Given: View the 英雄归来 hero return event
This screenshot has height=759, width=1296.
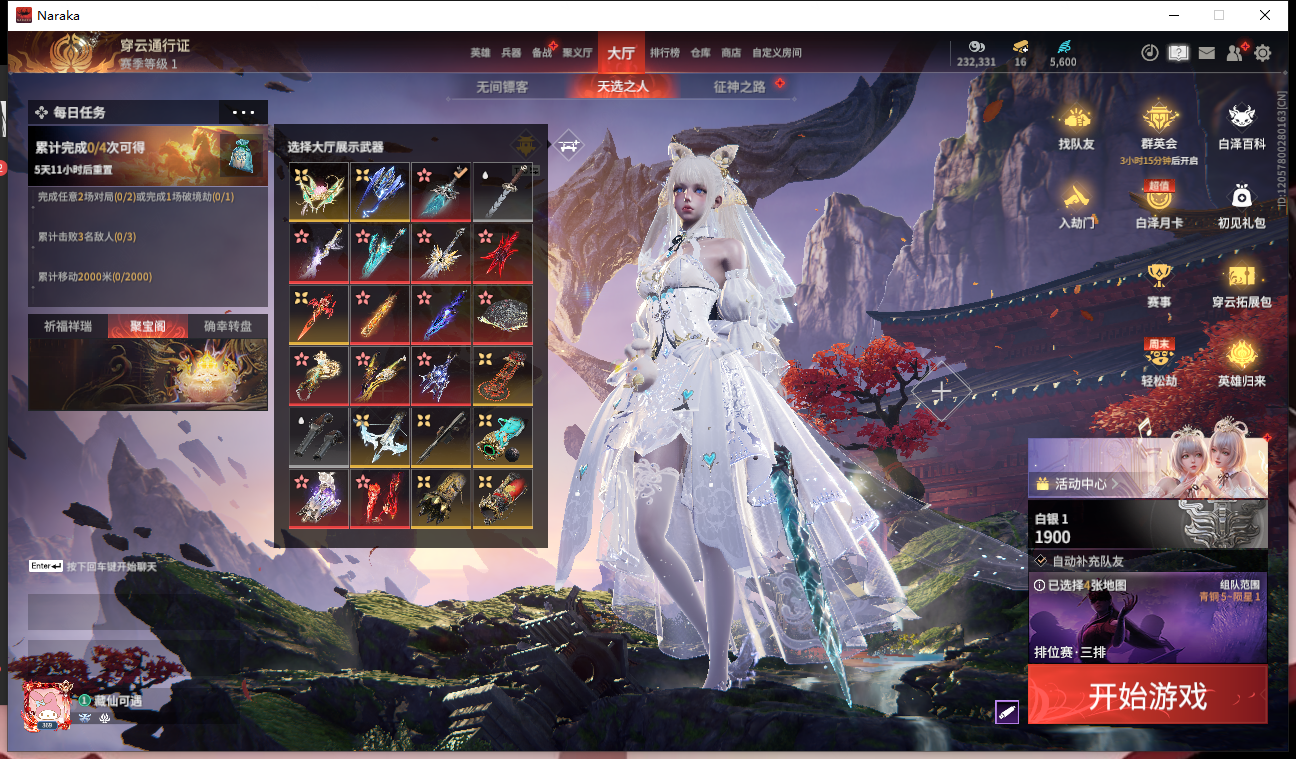Looking at the screenshot, I should (1241, 362).
